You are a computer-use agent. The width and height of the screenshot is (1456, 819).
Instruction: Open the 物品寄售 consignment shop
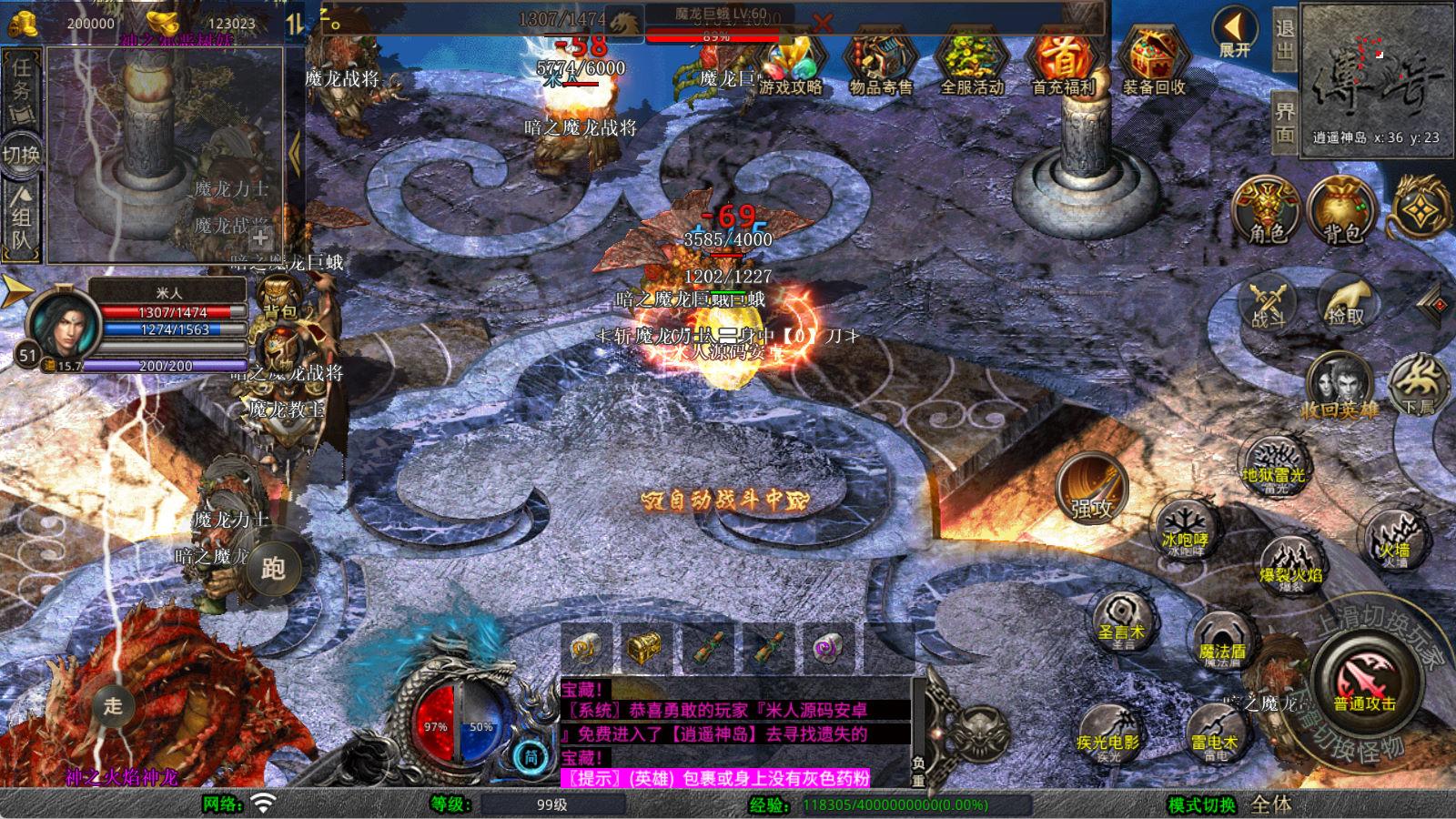point(880,62)
